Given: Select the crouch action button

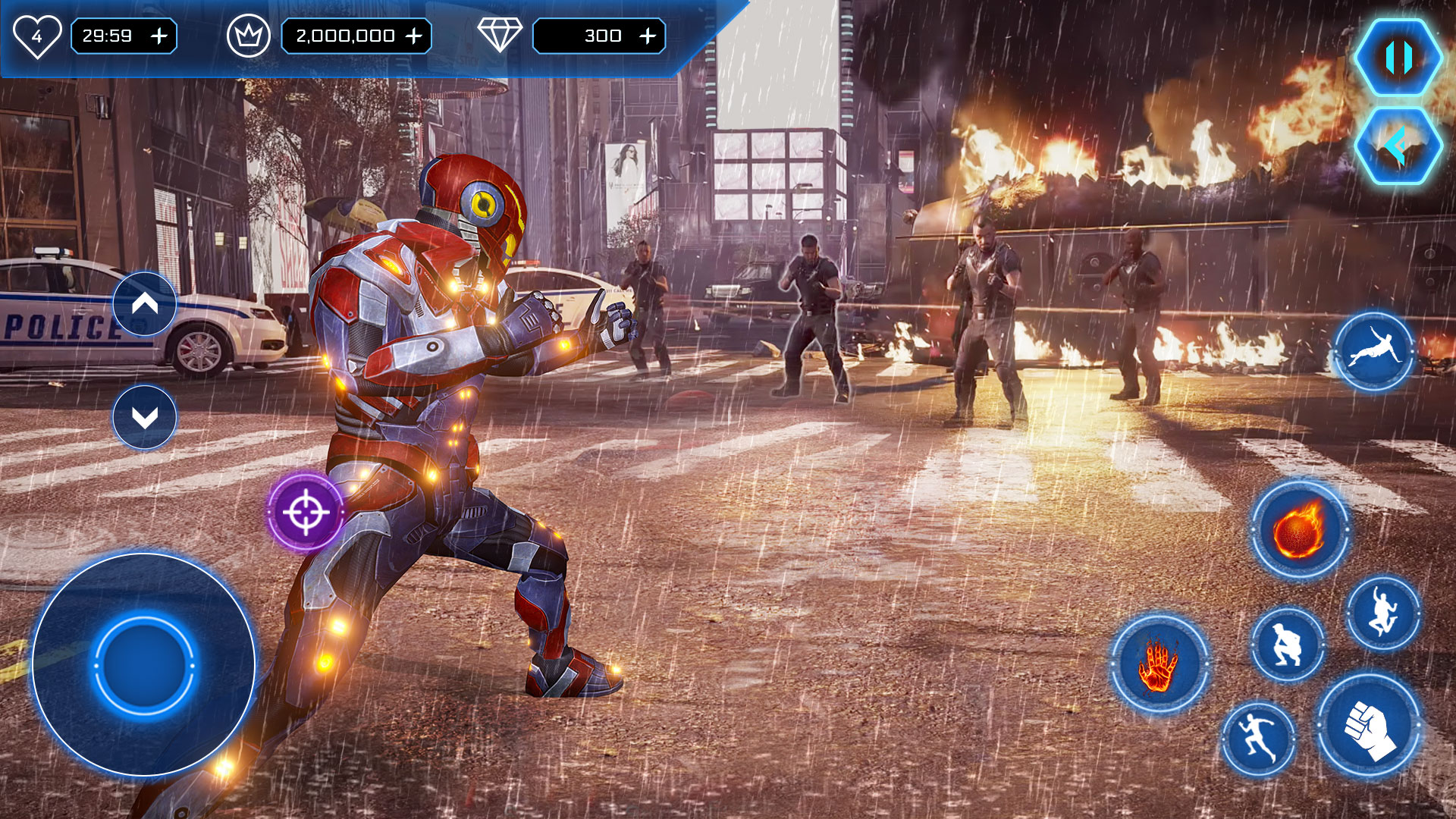Looking at the screenshot, I should point(1287,645).
